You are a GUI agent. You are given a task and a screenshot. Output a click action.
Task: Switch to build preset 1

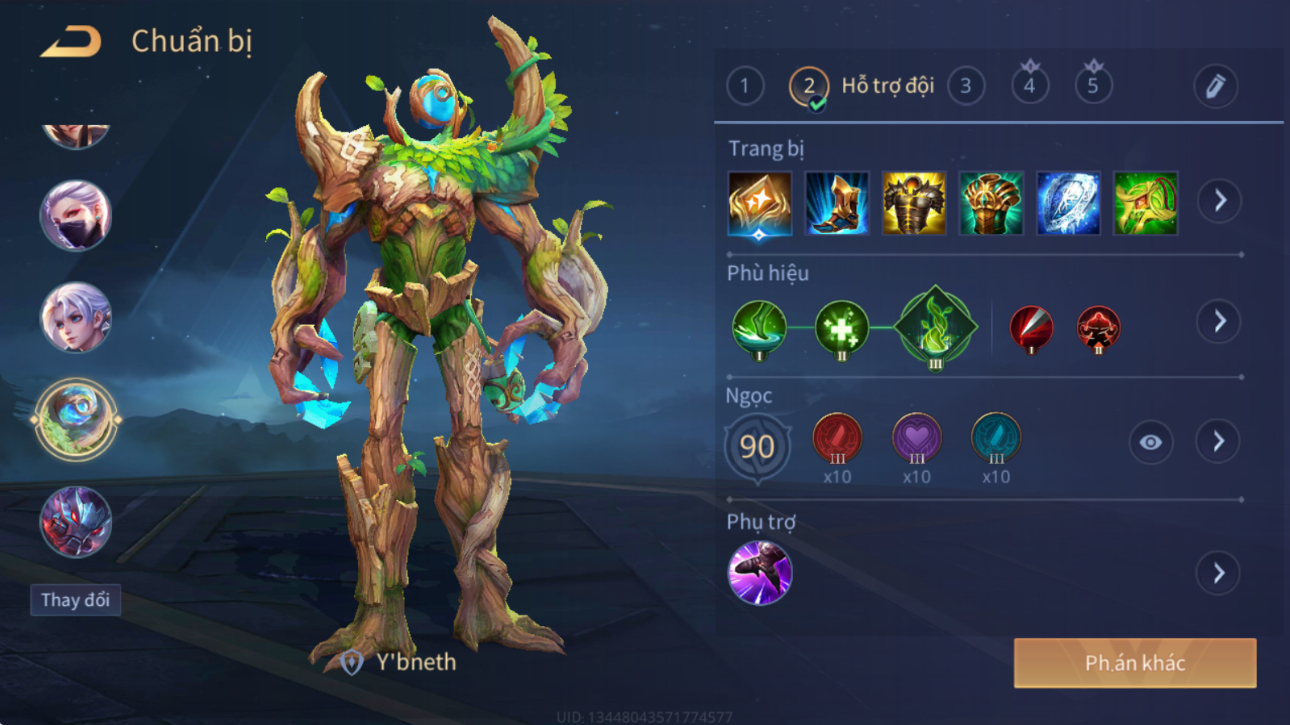click(x=744, y=86)
